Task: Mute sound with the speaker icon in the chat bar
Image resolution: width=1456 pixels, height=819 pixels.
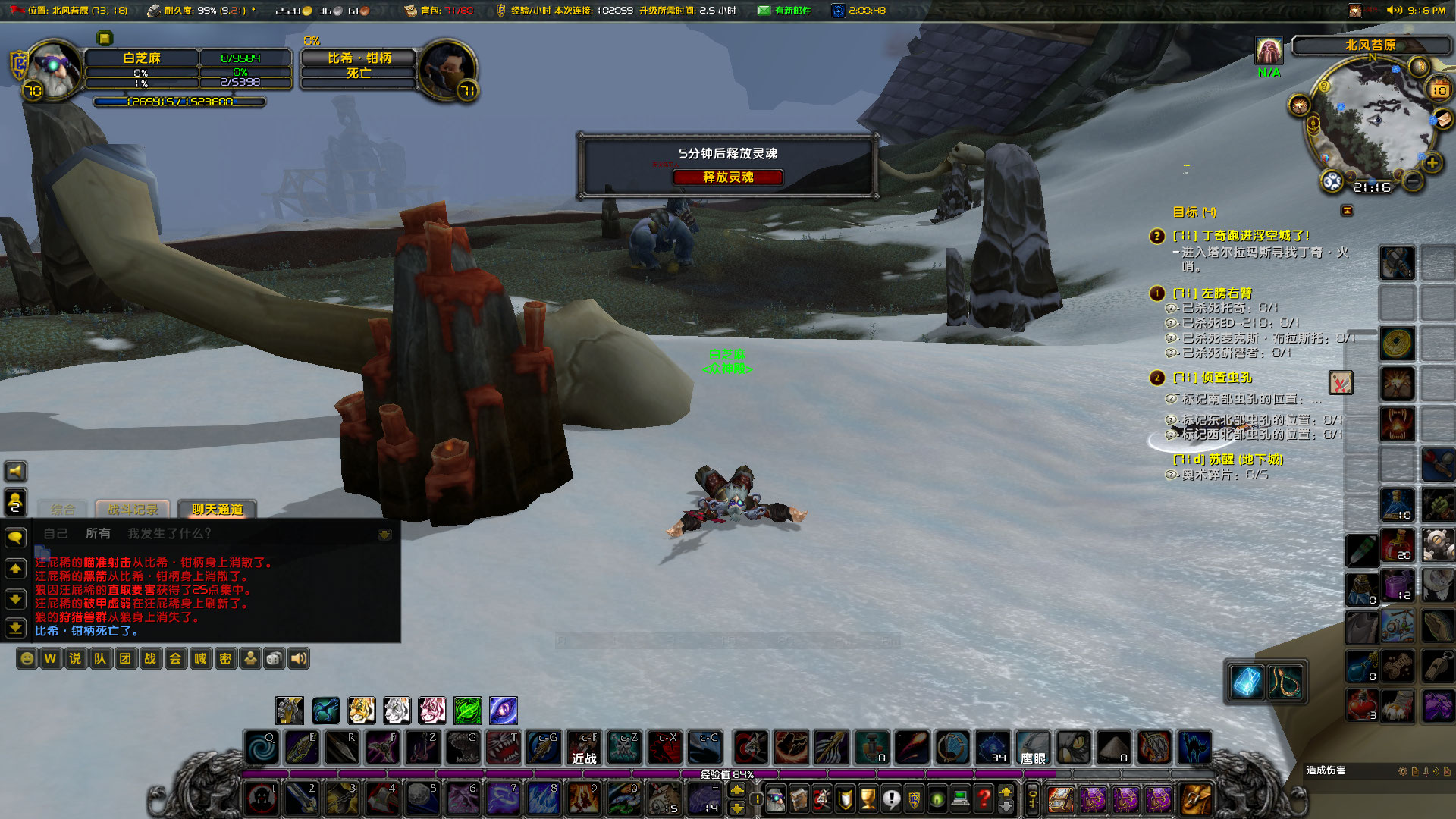Action: 299,658
